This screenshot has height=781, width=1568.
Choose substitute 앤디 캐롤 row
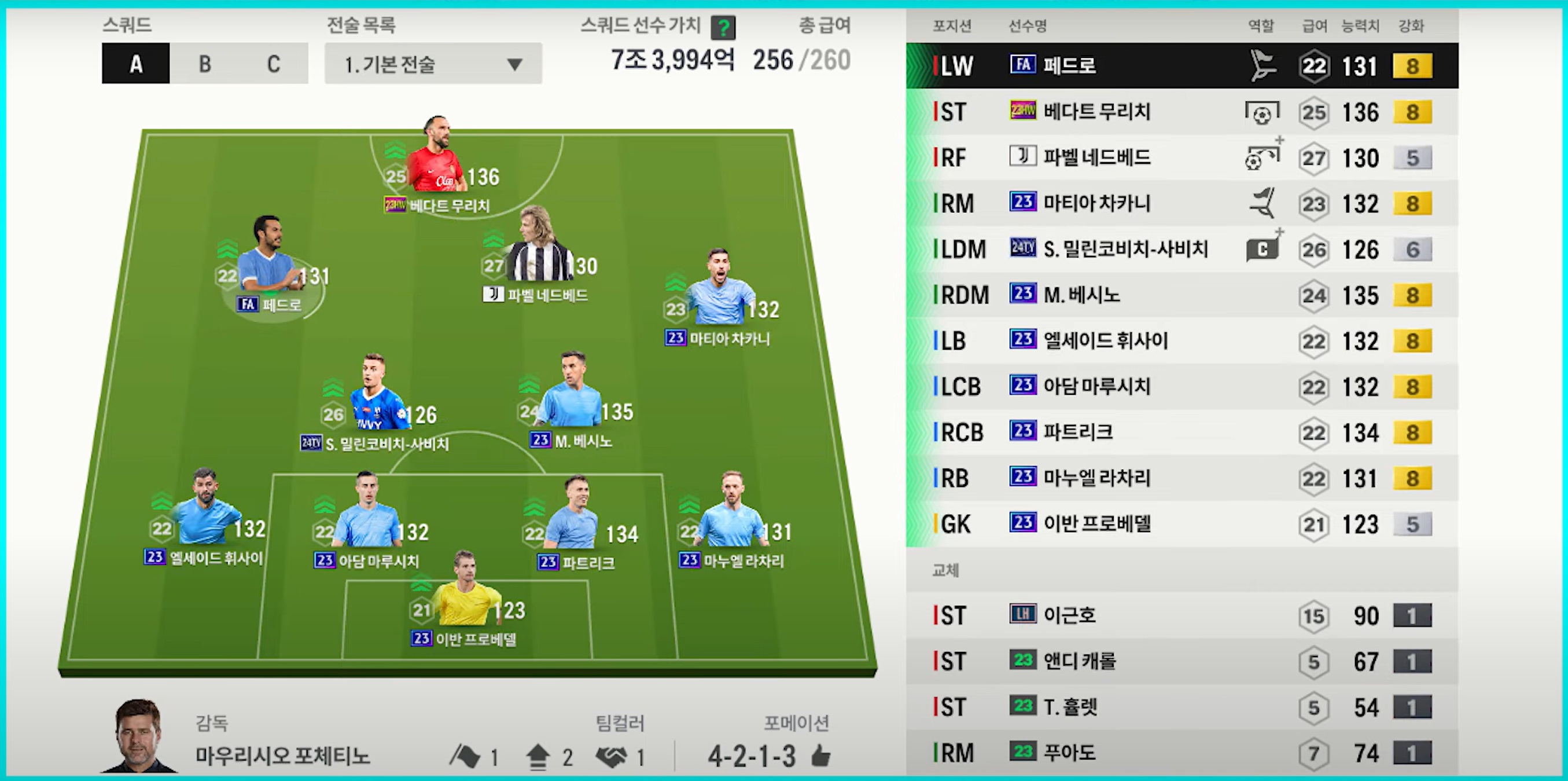click(x=1181, y=661)
